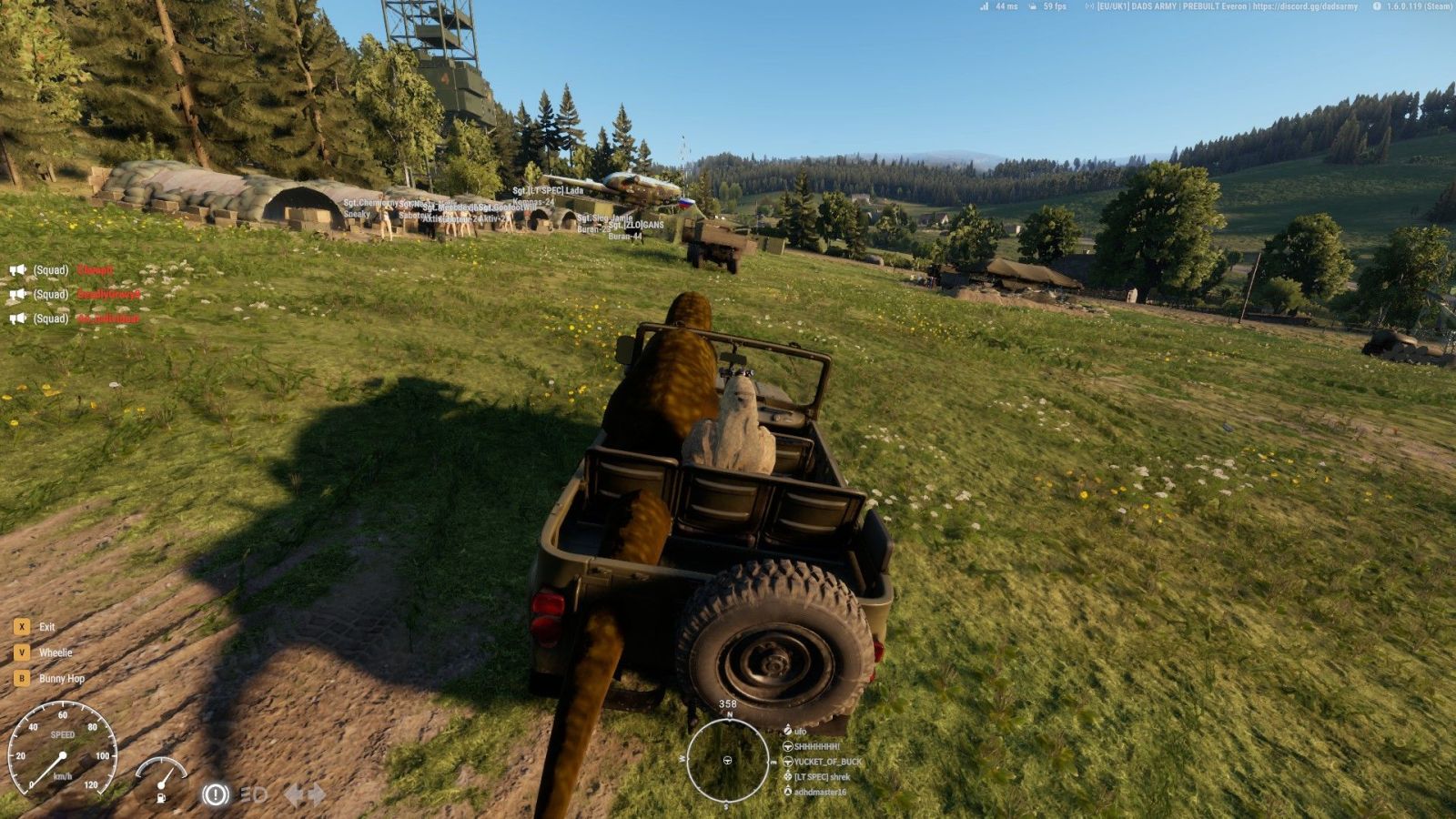The image size is (1456, 819).
Task: Toggle the headlights indicator icon
Action: coord(254,795)
